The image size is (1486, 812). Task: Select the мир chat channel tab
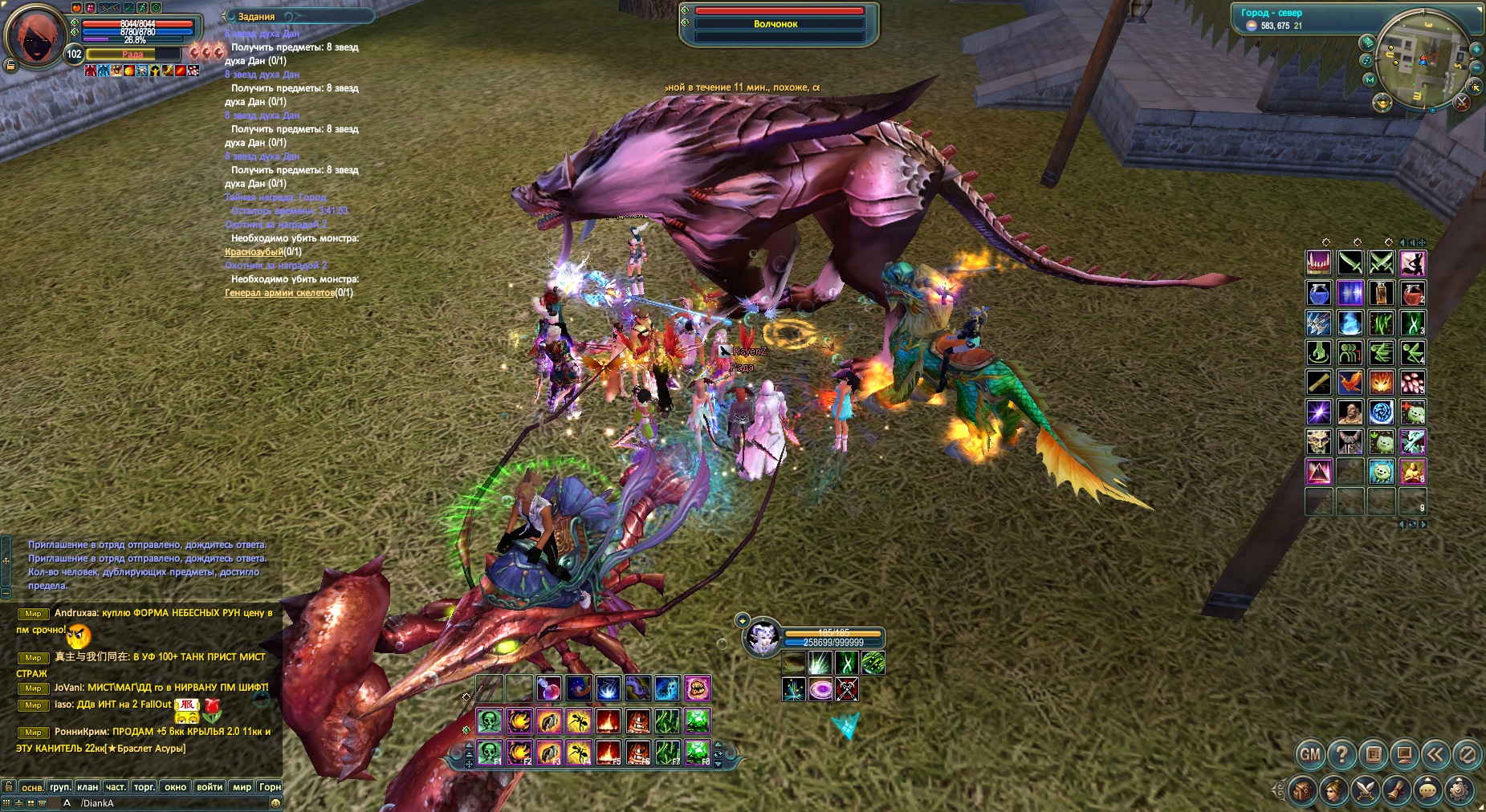pos(242,787)
